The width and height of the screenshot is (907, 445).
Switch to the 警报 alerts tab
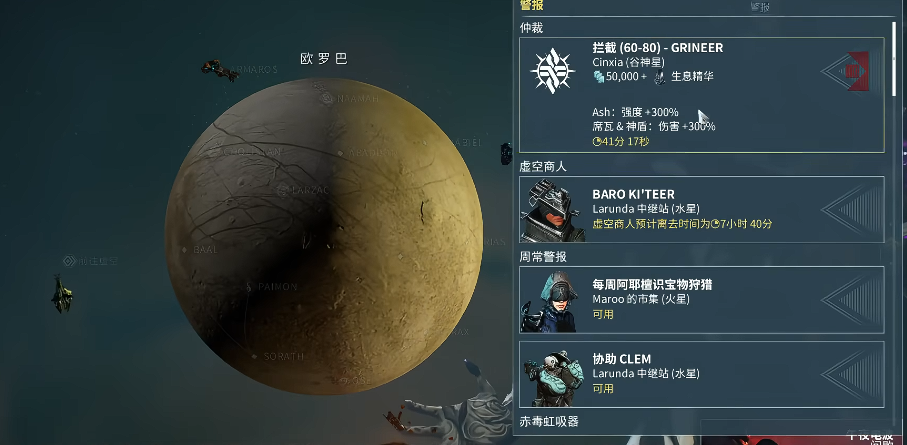point(532,6)
